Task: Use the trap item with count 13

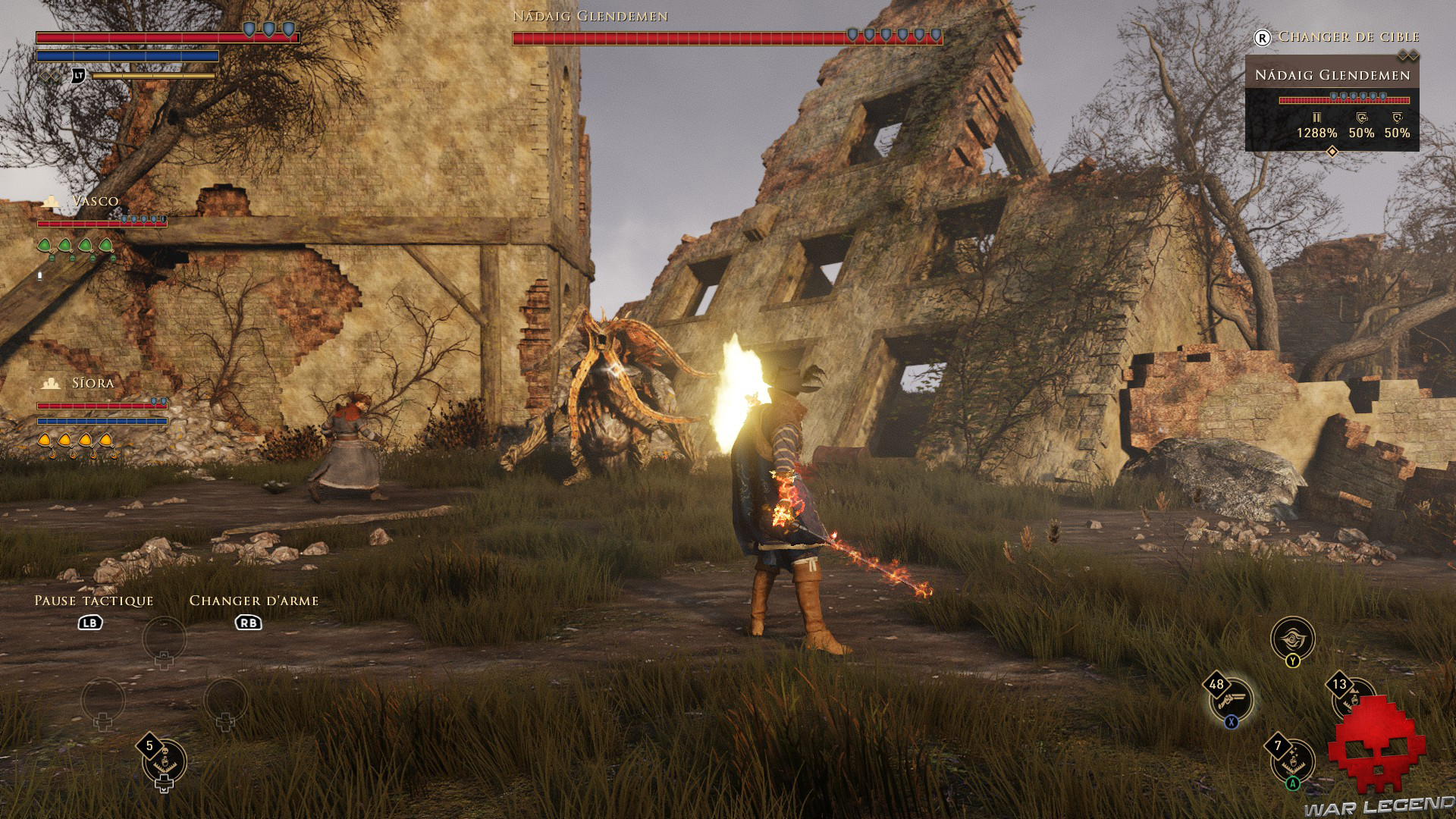Action: coord(1352,698)
